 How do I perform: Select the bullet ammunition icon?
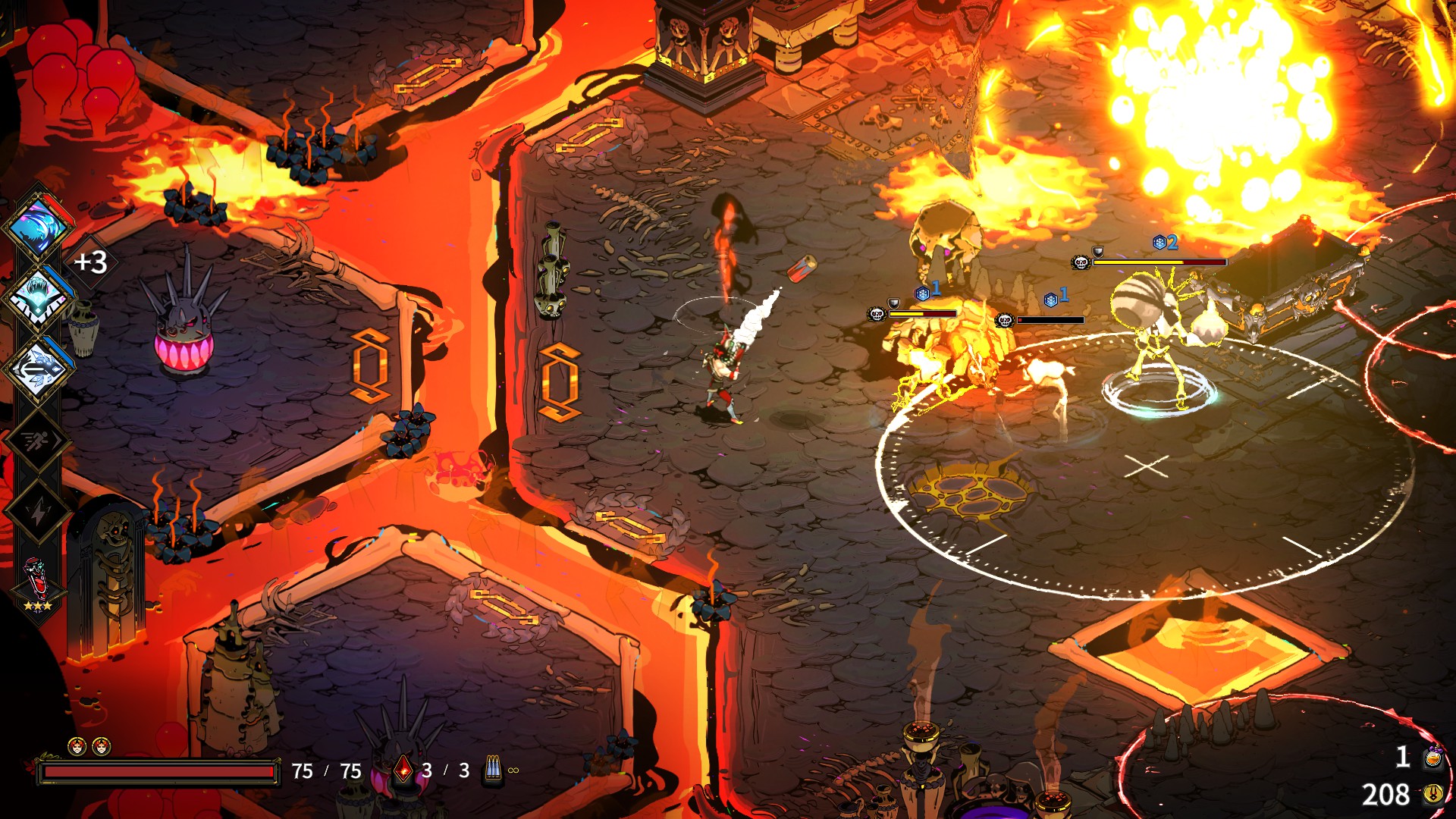493,769
